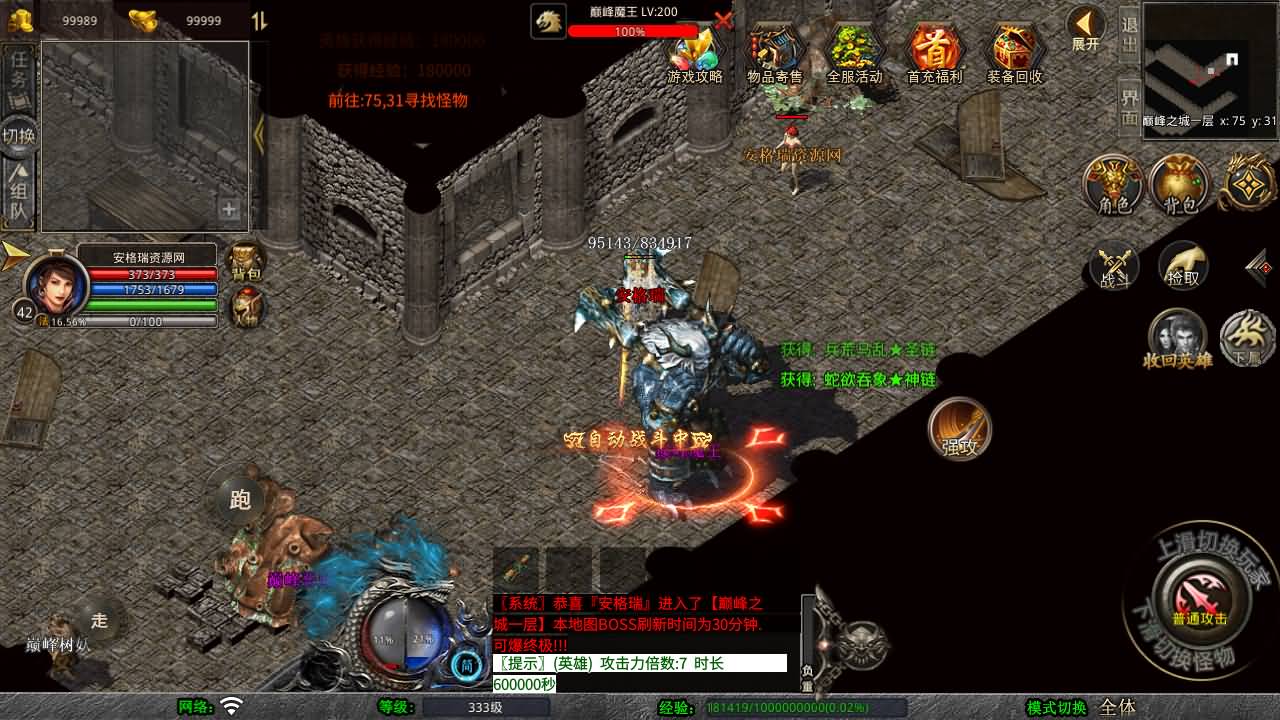Open the 界面 interface panel
Viewport: 1280px width, 720px height.
[1129, 107]
